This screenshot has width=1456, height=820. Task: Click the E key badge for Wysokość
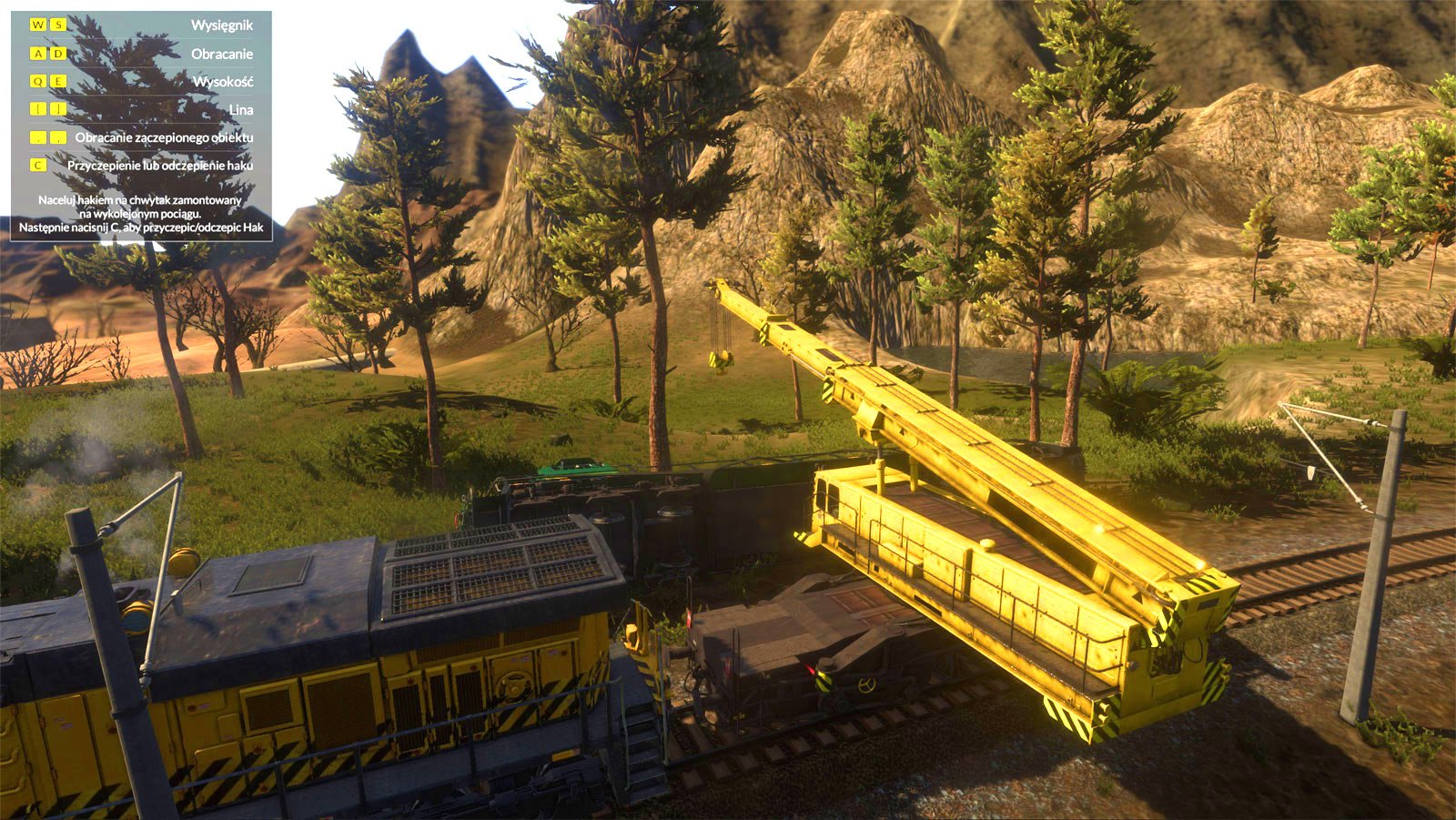coord(60,81)
